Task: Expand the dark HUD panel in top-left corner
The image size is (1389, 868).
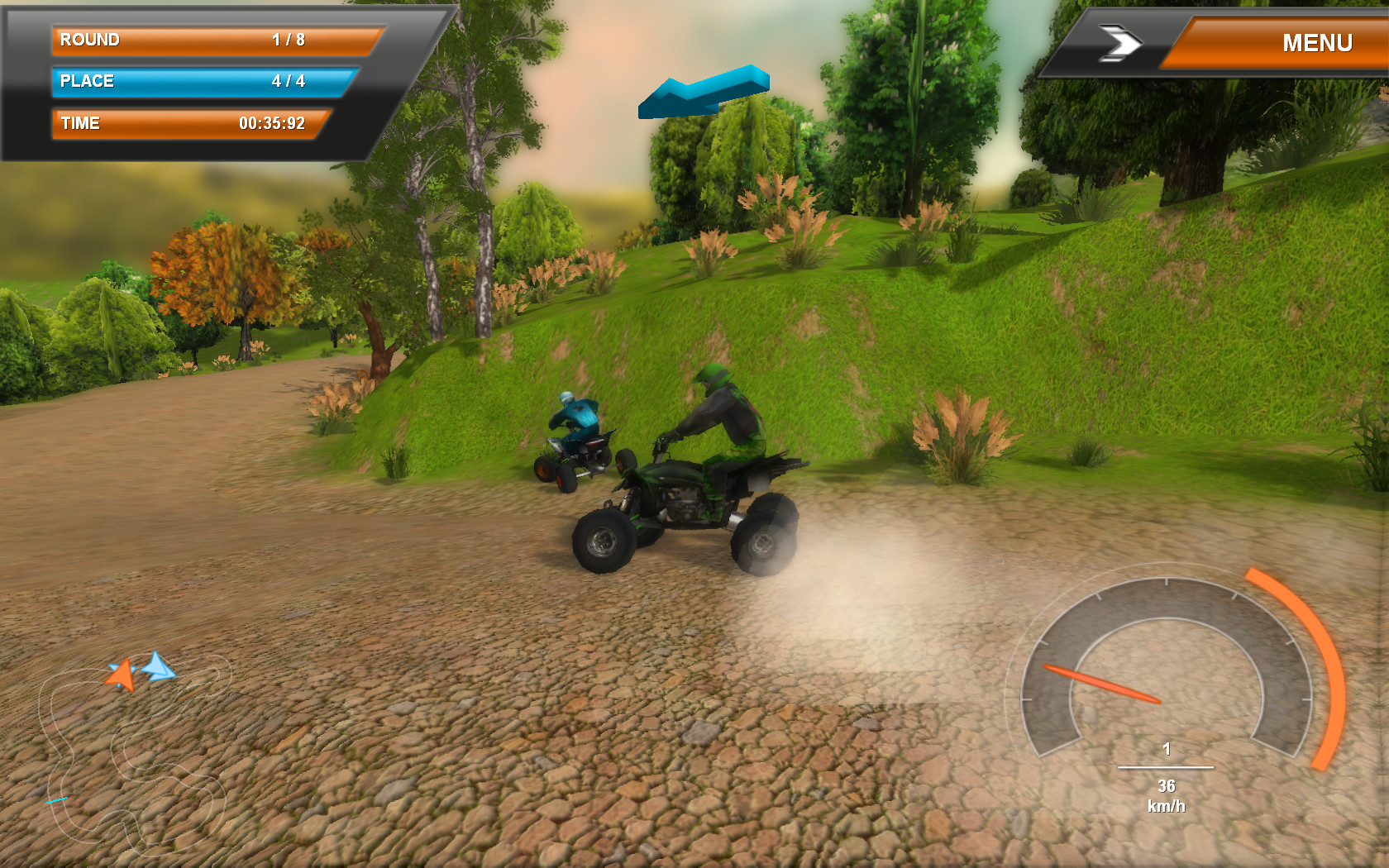Action: (190, 83)
